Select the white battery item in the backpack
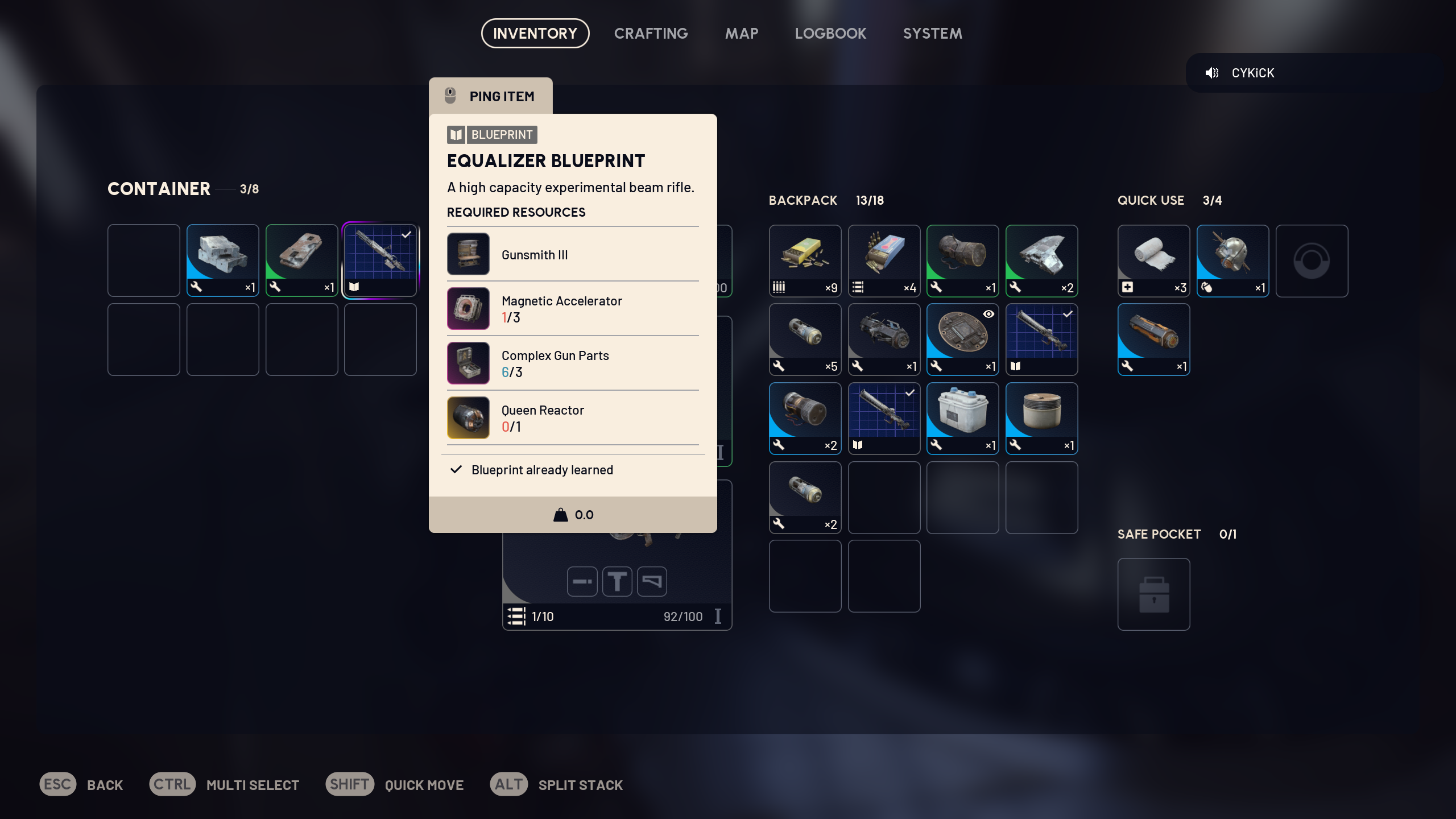The image size is (1456, 819). pyautogui.click(x=962, y=415)
